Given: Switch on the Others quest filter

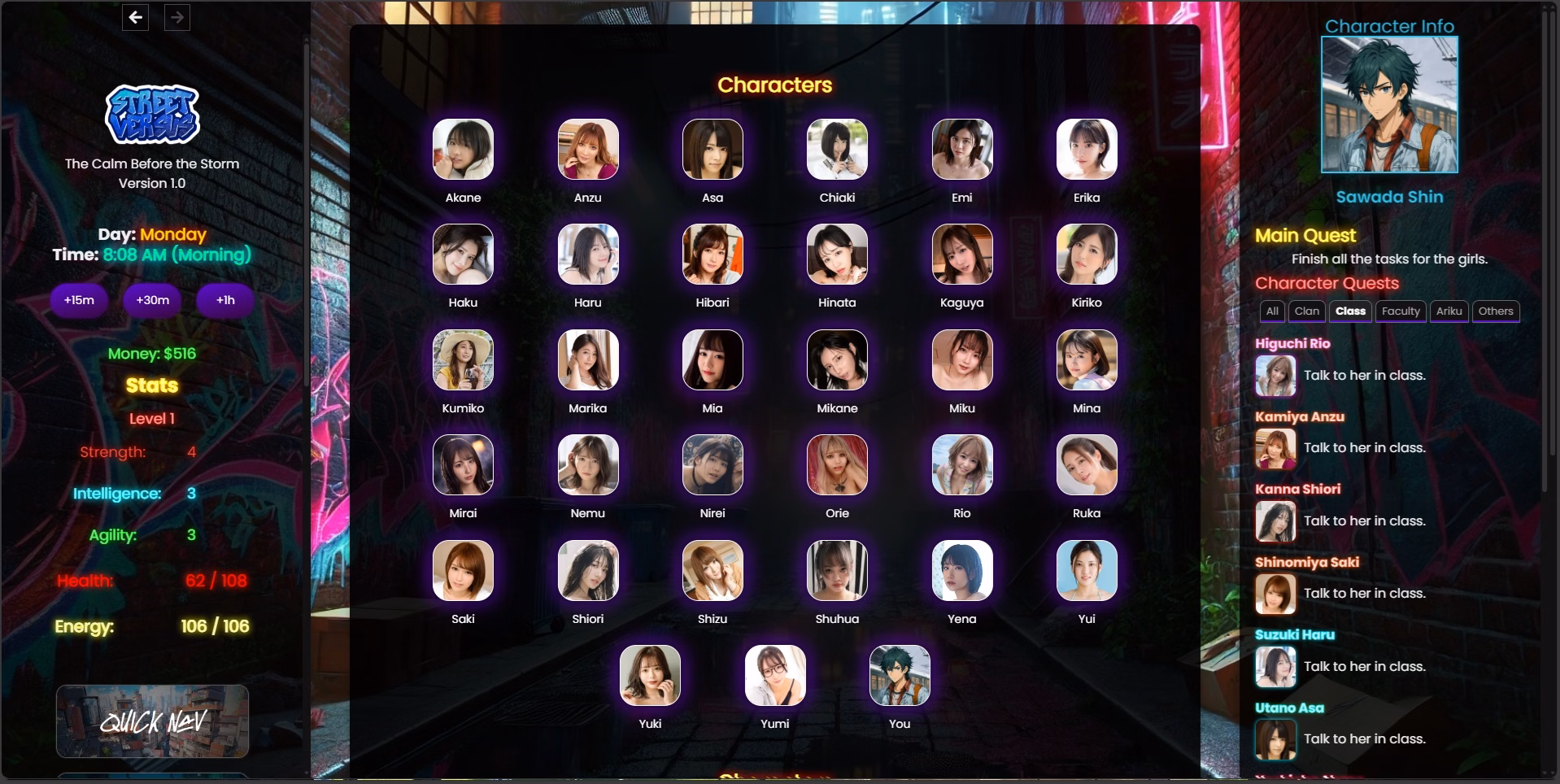Looking at the screenshot, I should pyautogui.click(x=1496, y=311).
